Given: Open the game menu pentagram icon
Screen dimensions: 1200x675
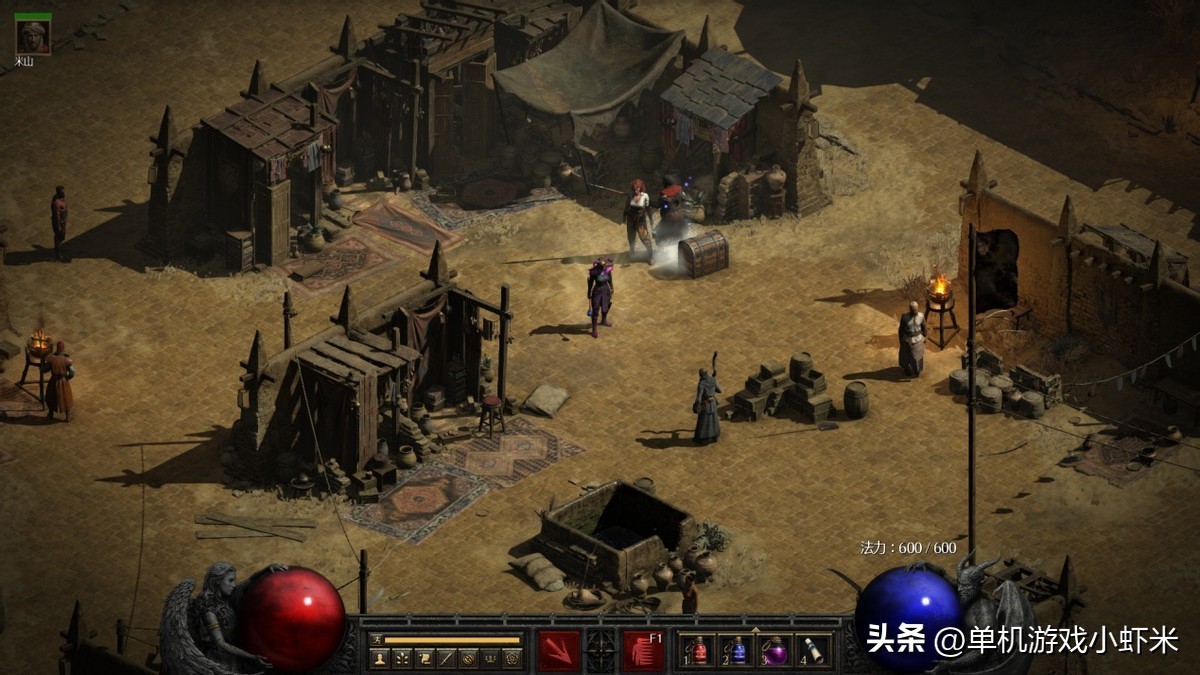Looking at the screenshot, I should [511, 658].
